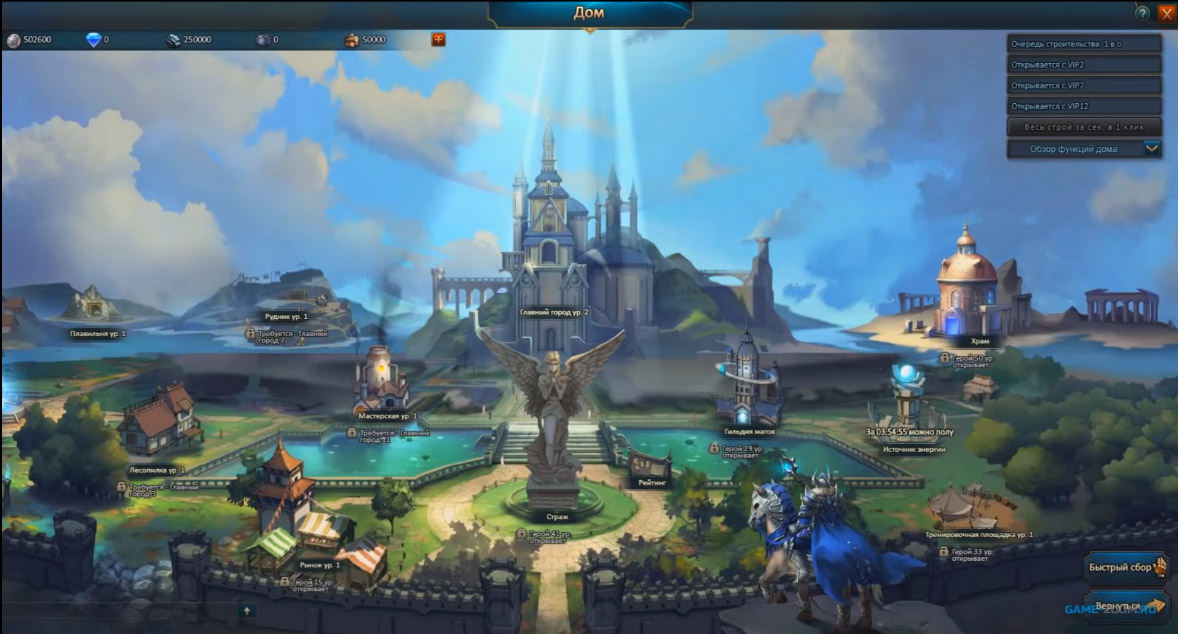Select the Гильдия магов tower

click(x=750, y=385)
